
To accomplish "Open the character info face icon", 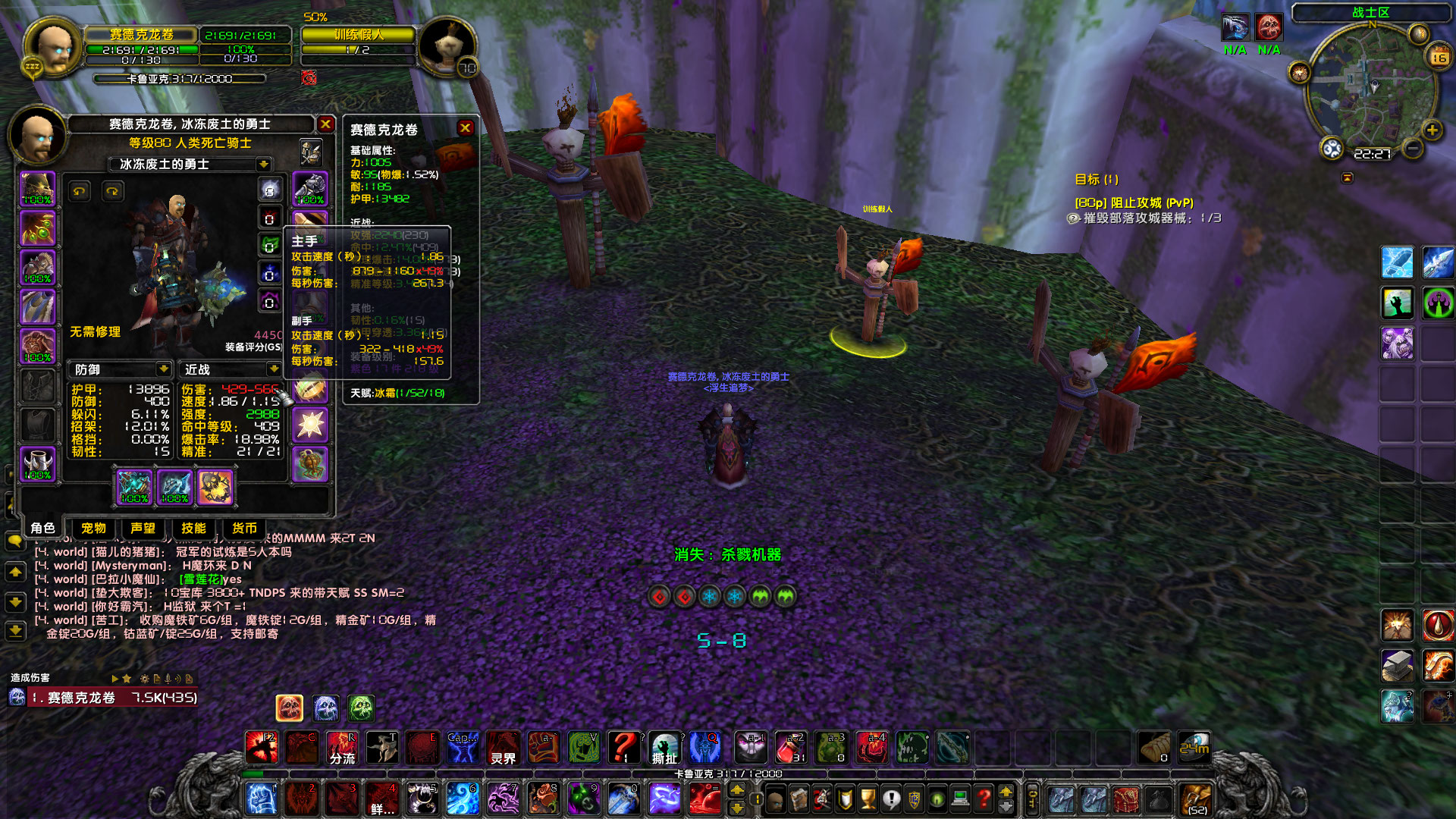I will click(775, 799).
